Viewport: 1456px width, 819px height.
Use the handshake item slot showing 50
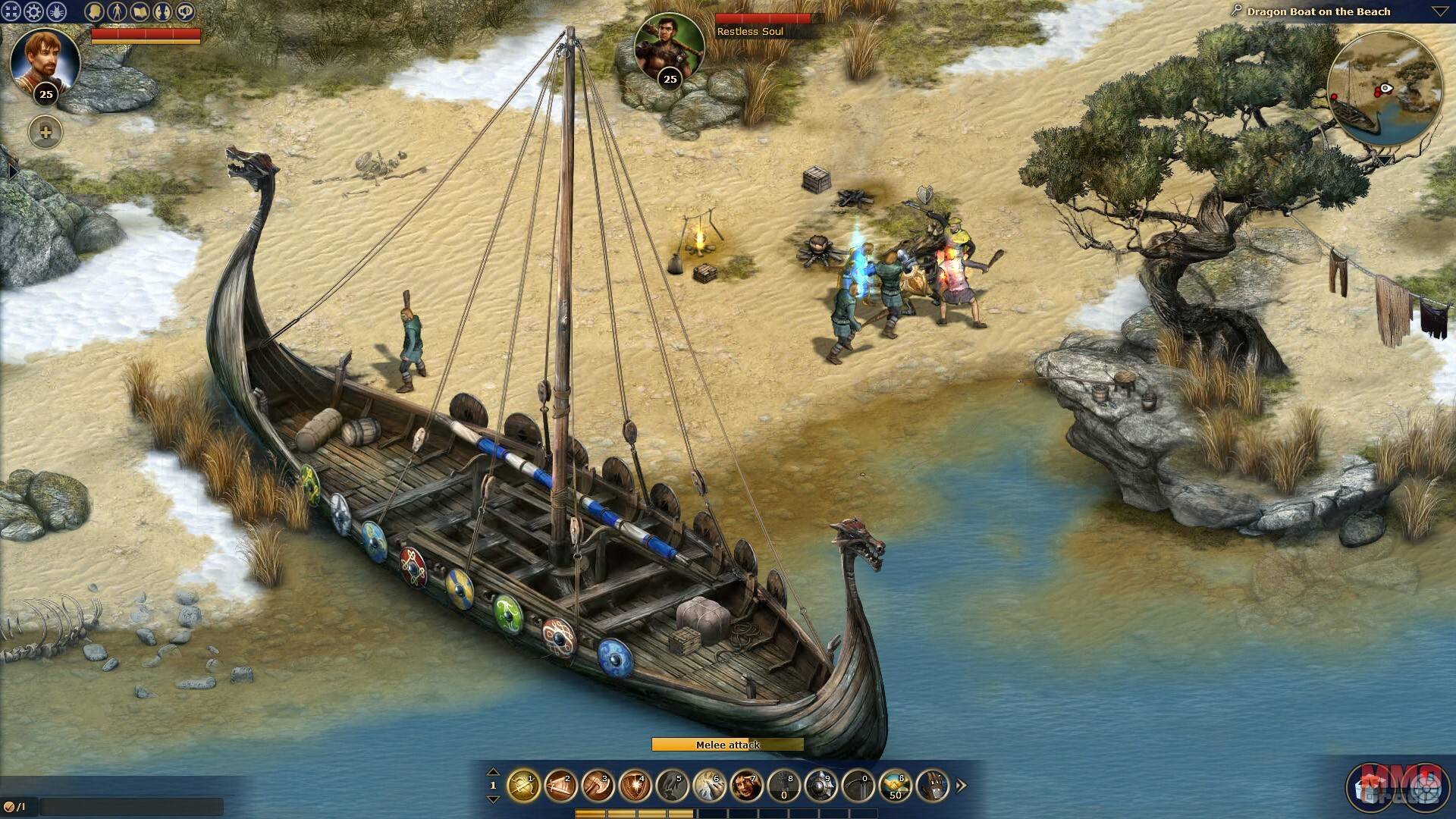[895, 786]
